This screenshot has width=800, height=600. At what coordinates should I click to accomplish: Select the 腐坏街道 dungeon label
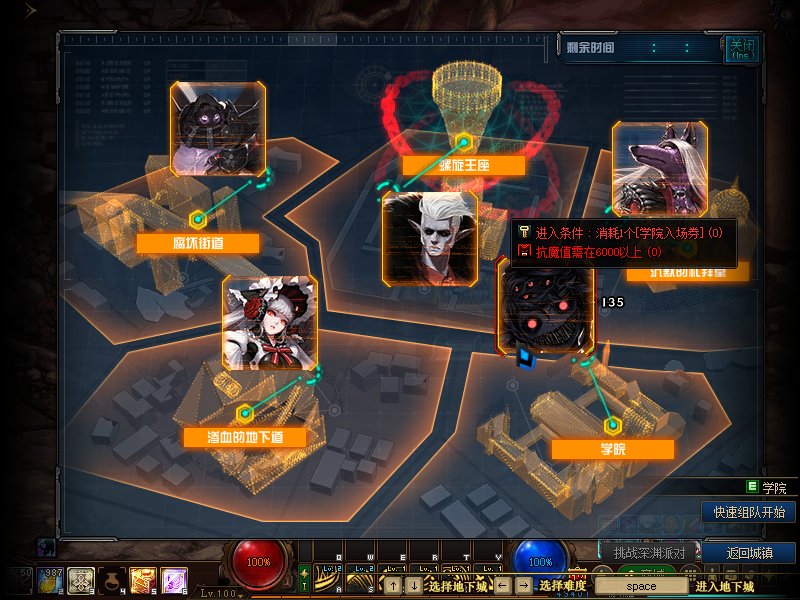click(x=198, y=243)
